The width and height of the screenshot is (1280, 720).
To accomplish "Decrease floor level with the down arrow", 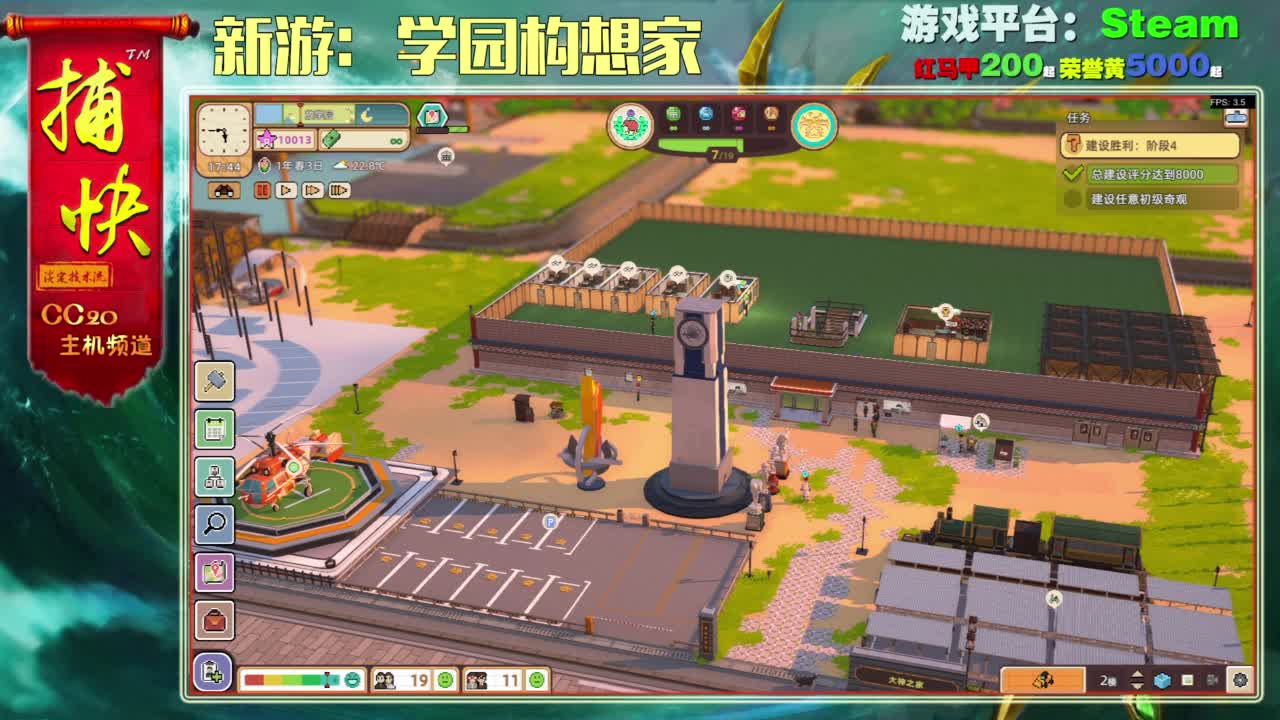I will [x=1137, y=687].
